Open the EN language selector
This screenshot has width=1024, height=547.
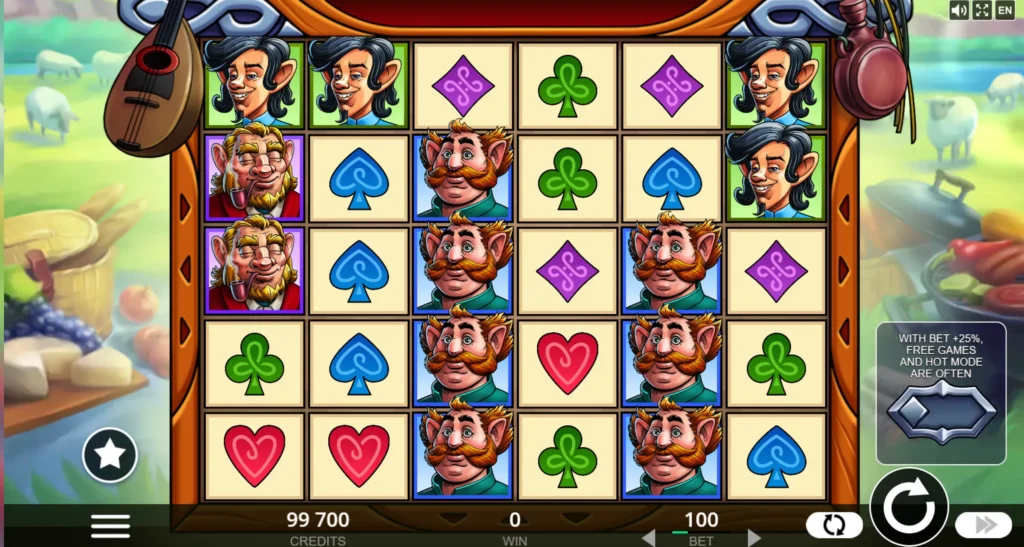click(x=1004, y=10)
